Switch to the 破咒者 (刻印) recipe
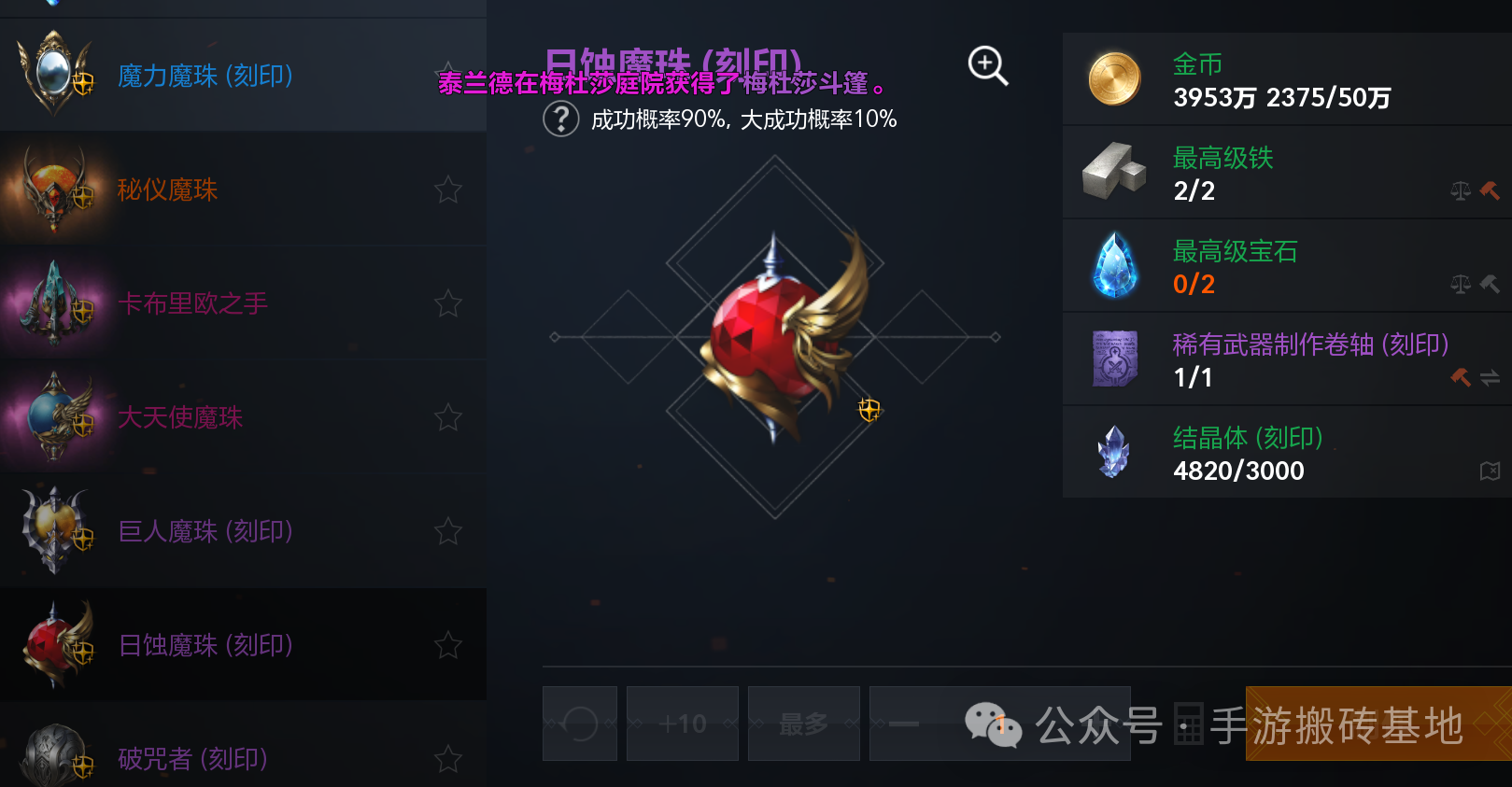 [190, 758]
